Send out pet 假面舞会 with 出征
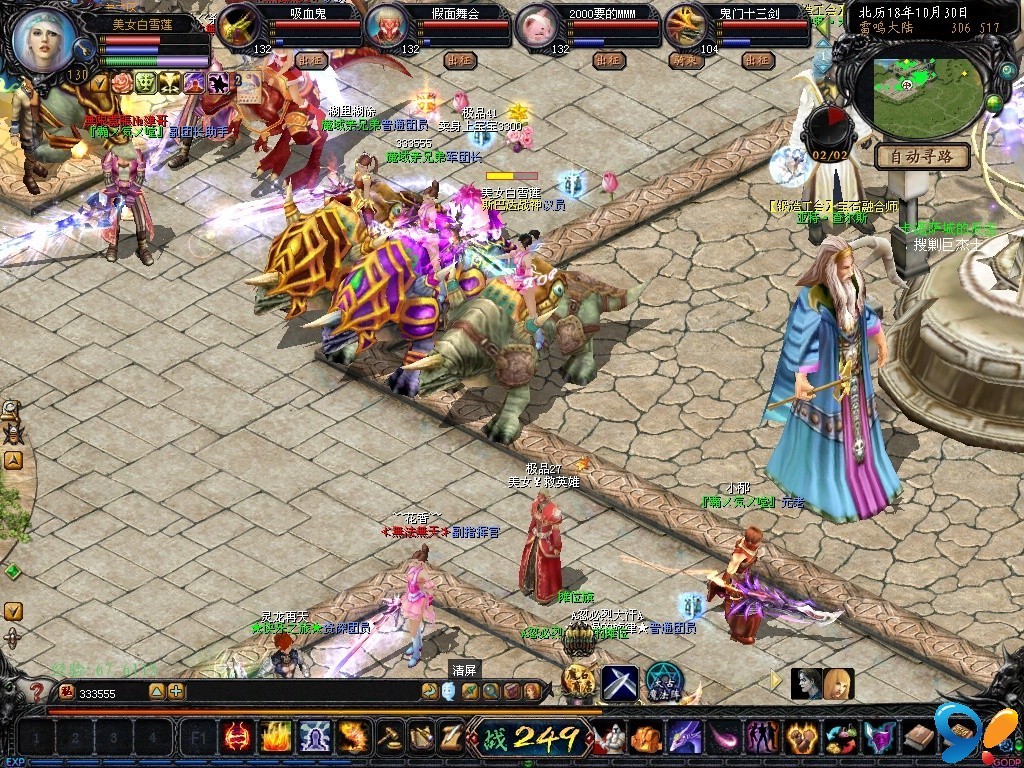 tap(459, 59)
